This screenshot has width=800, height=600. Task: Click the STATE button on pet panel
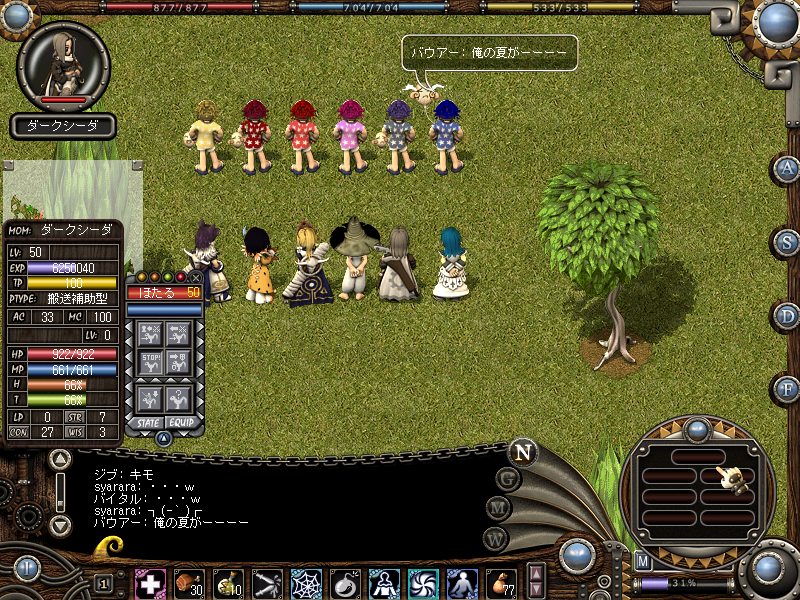[x=148, y=422]
